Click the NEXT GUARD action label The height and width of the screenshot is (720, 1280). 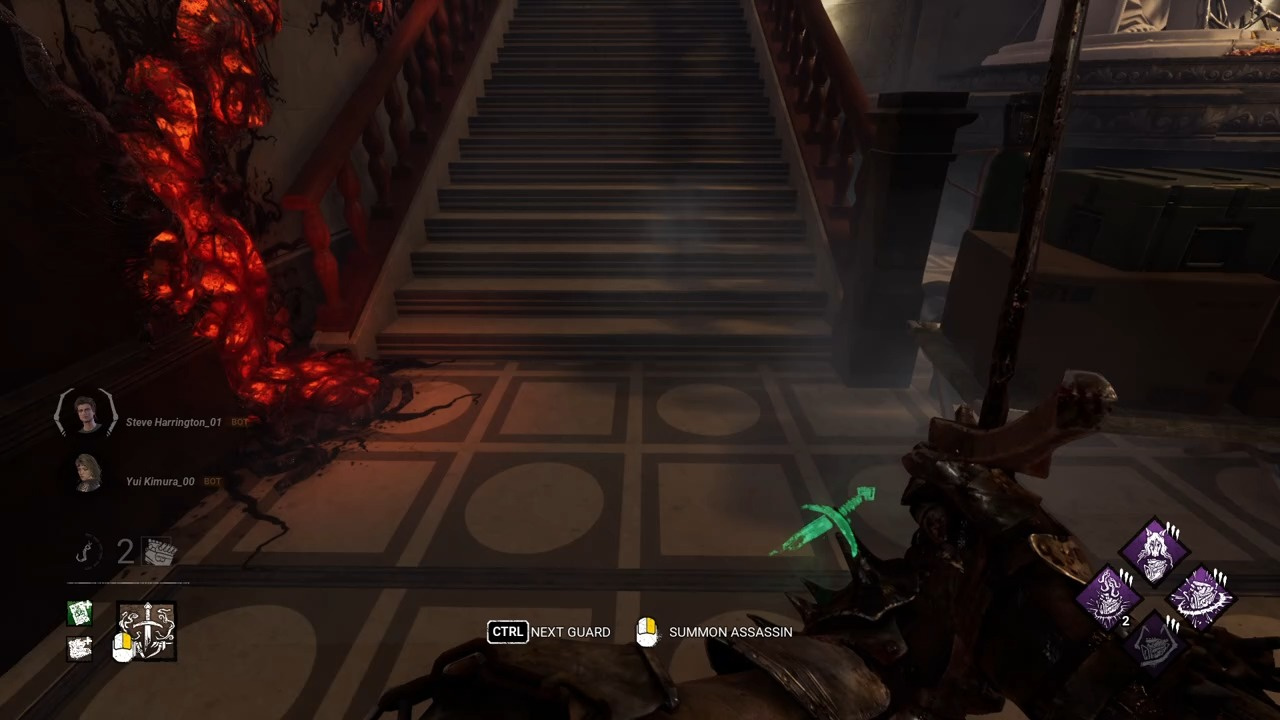pos(570,631)
